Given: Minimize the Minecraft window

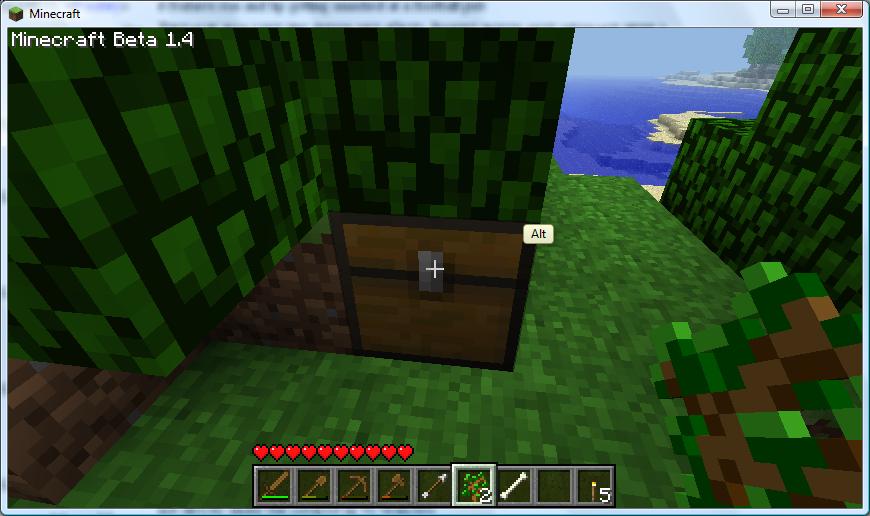Looking at the screenshot, I should tap(783, 12).
